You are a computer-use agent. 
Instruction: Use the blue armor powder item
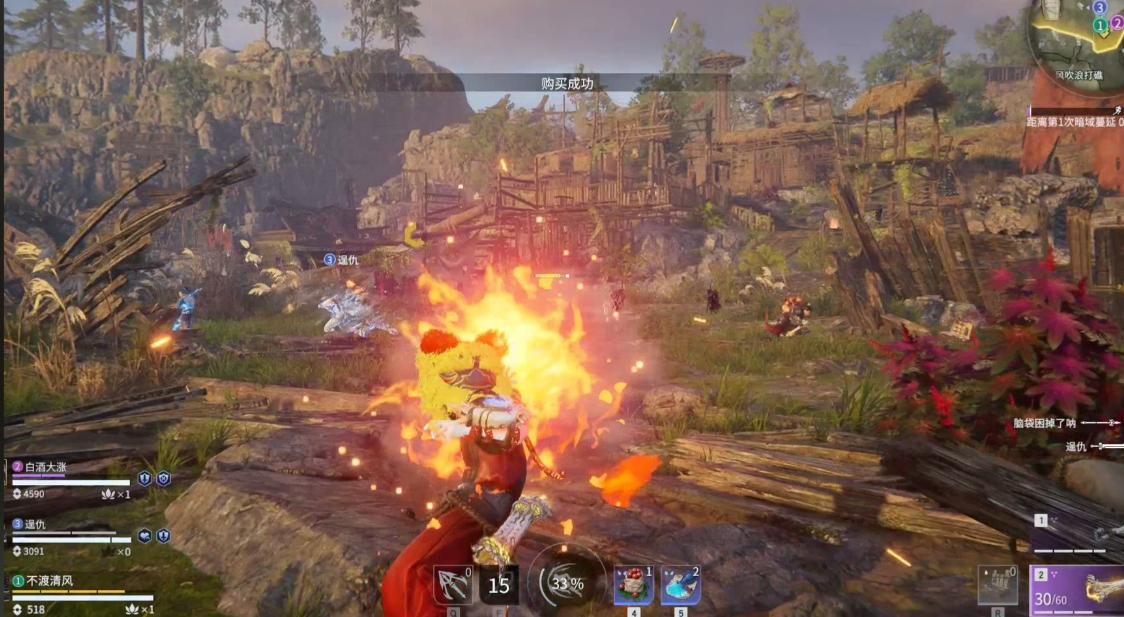(x=680, y=585)
